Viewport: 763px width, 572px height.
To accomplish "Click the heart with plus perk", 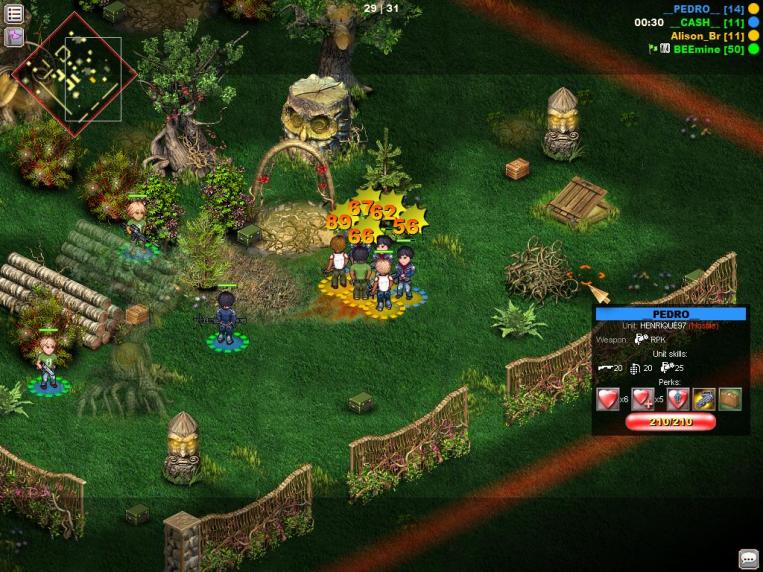I will 642,400.
